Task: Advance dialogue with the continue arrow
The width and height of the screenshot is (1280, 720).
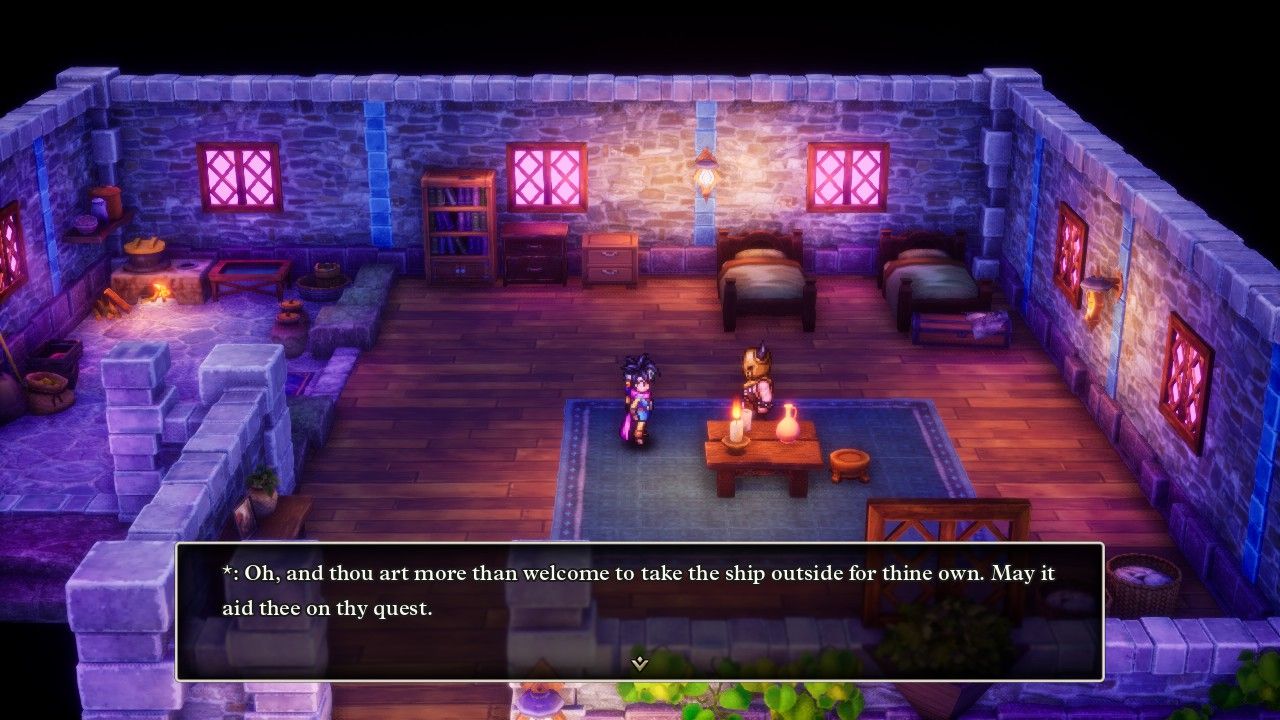Action: click(640, 663)
